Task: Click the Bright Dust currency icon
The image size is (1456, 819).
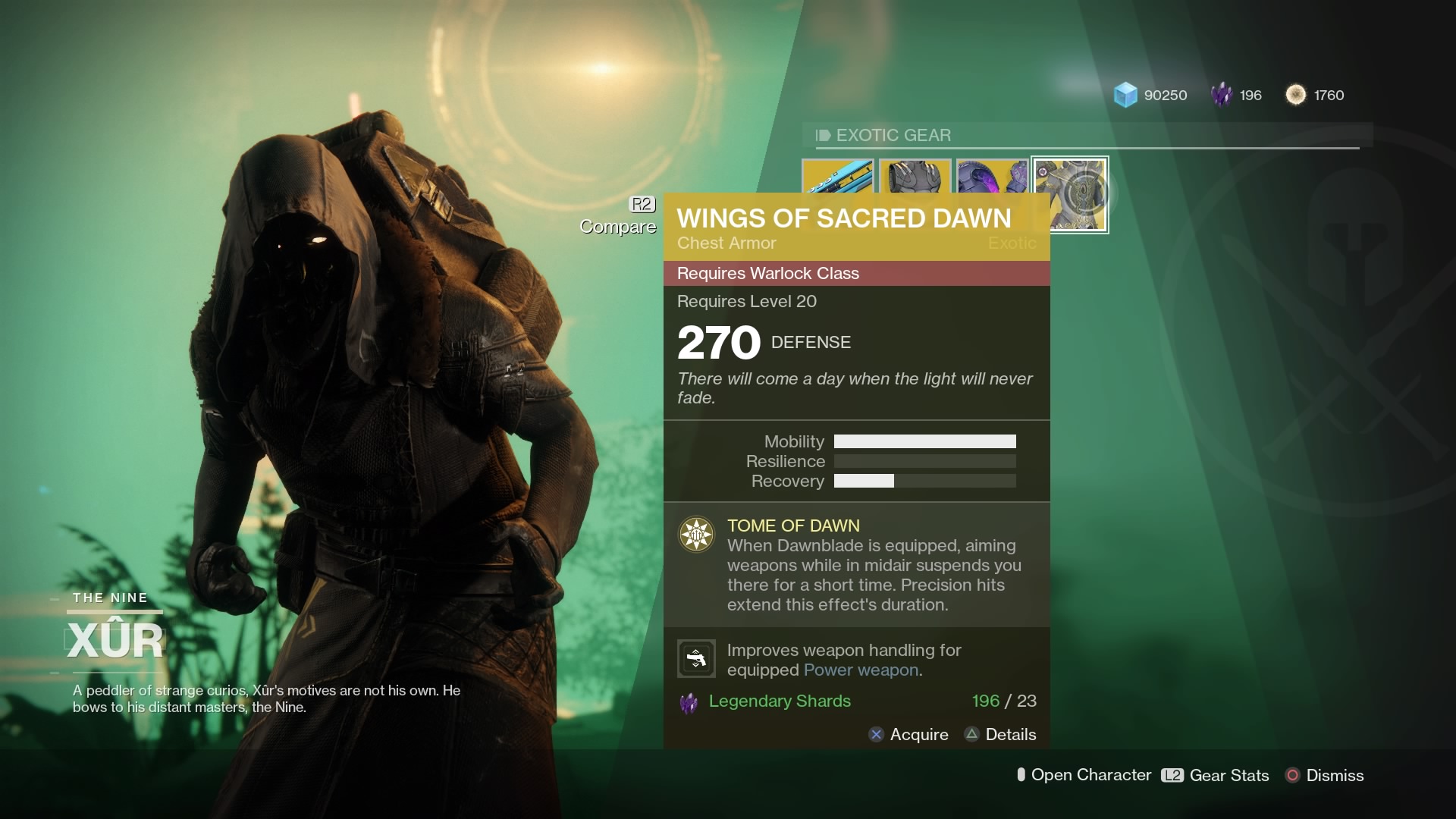Action: click(1297, 95)
